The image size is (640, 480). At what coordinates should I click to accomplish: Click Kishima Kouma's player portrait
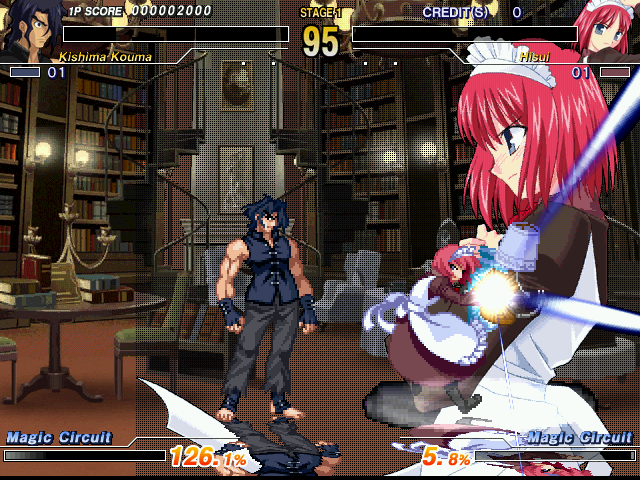27,30
